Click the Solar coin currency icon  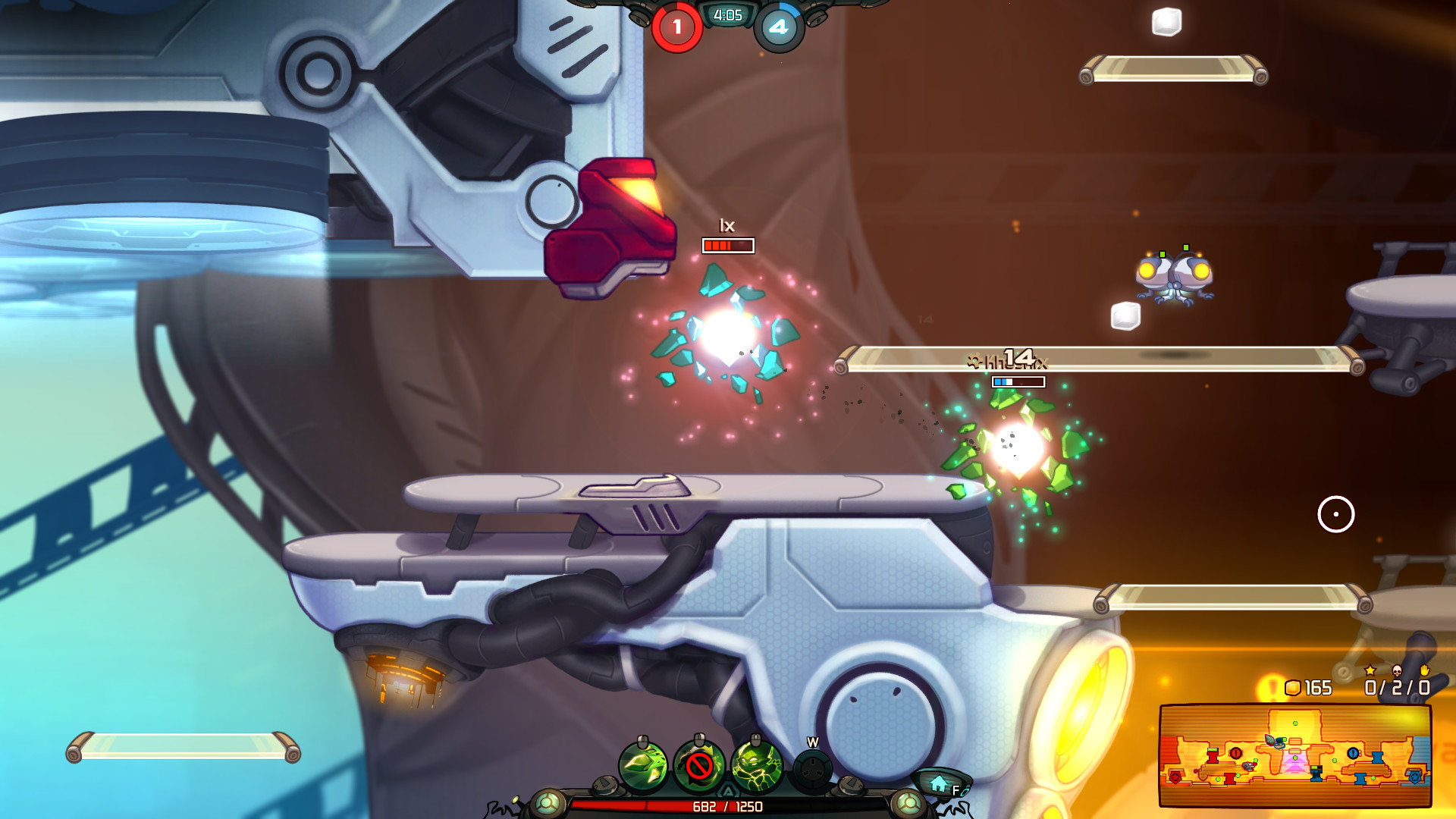(1293, 688)
